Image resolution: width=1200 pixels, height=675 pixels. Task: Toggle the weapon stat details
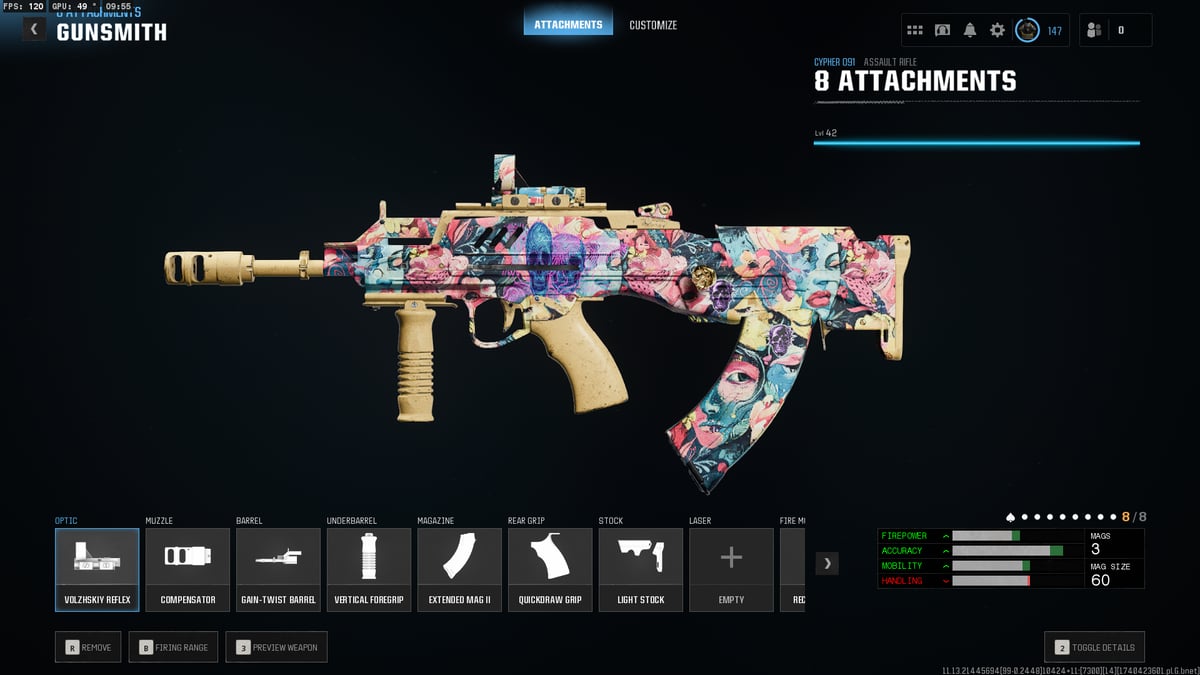tap(1094, 647)
